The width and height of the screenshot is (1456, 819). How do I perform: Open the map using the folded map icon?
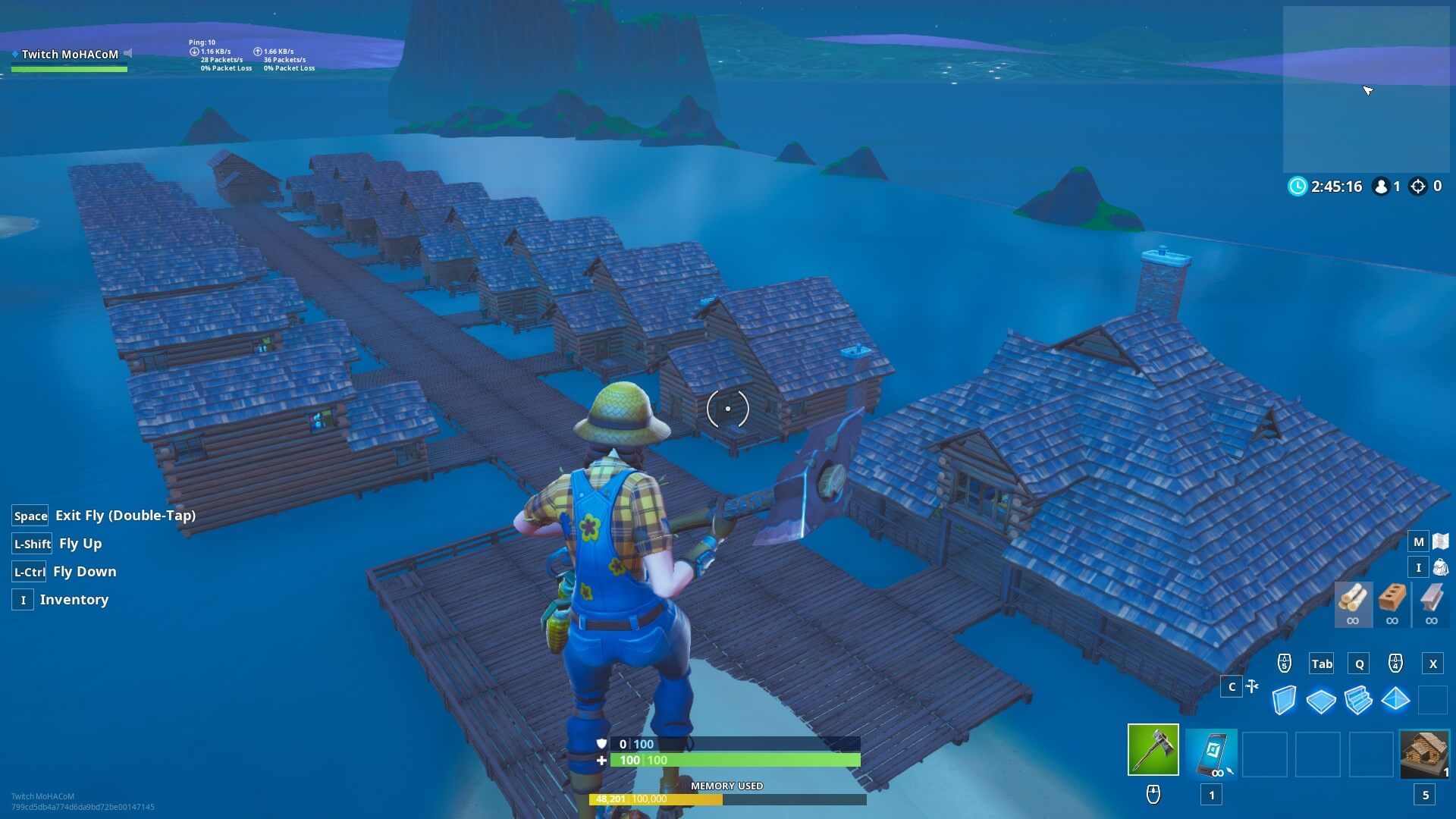tap(1441, 541)
